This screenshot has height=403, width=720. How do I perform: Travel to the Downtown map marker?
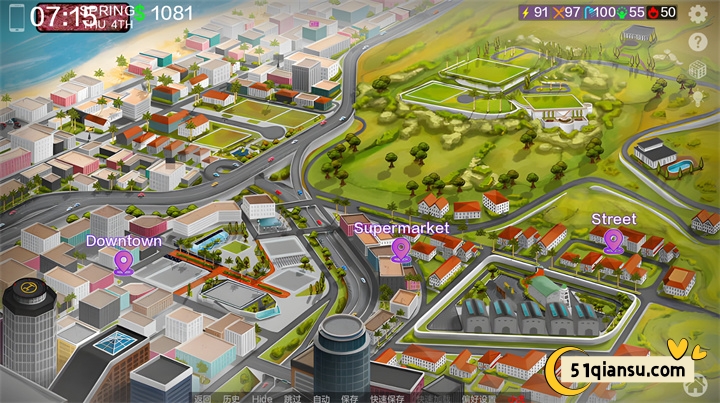(x=124, y=262)
